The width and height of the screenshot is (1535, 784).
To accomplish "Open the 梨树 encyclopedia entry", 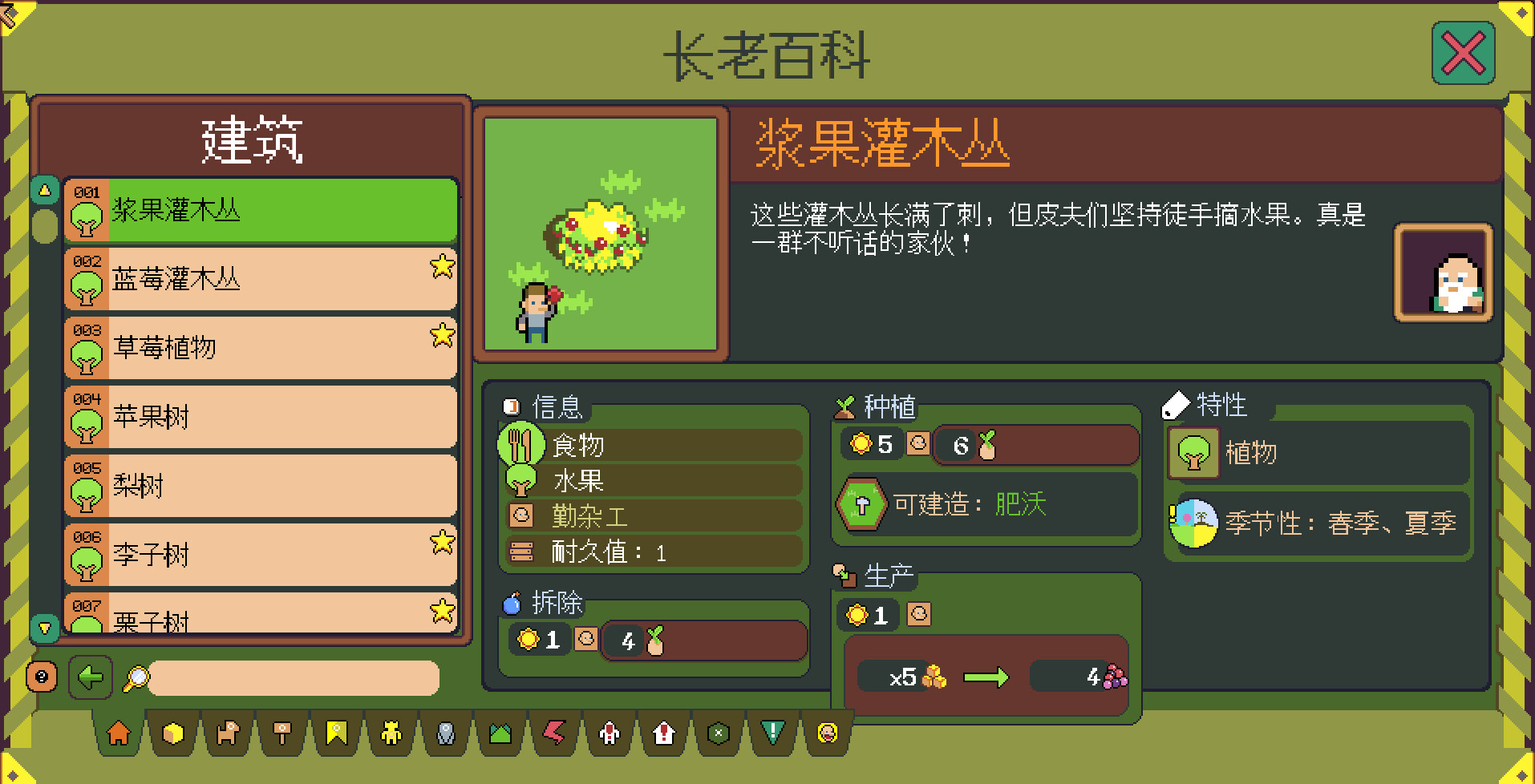I will [x=261, y=486].
